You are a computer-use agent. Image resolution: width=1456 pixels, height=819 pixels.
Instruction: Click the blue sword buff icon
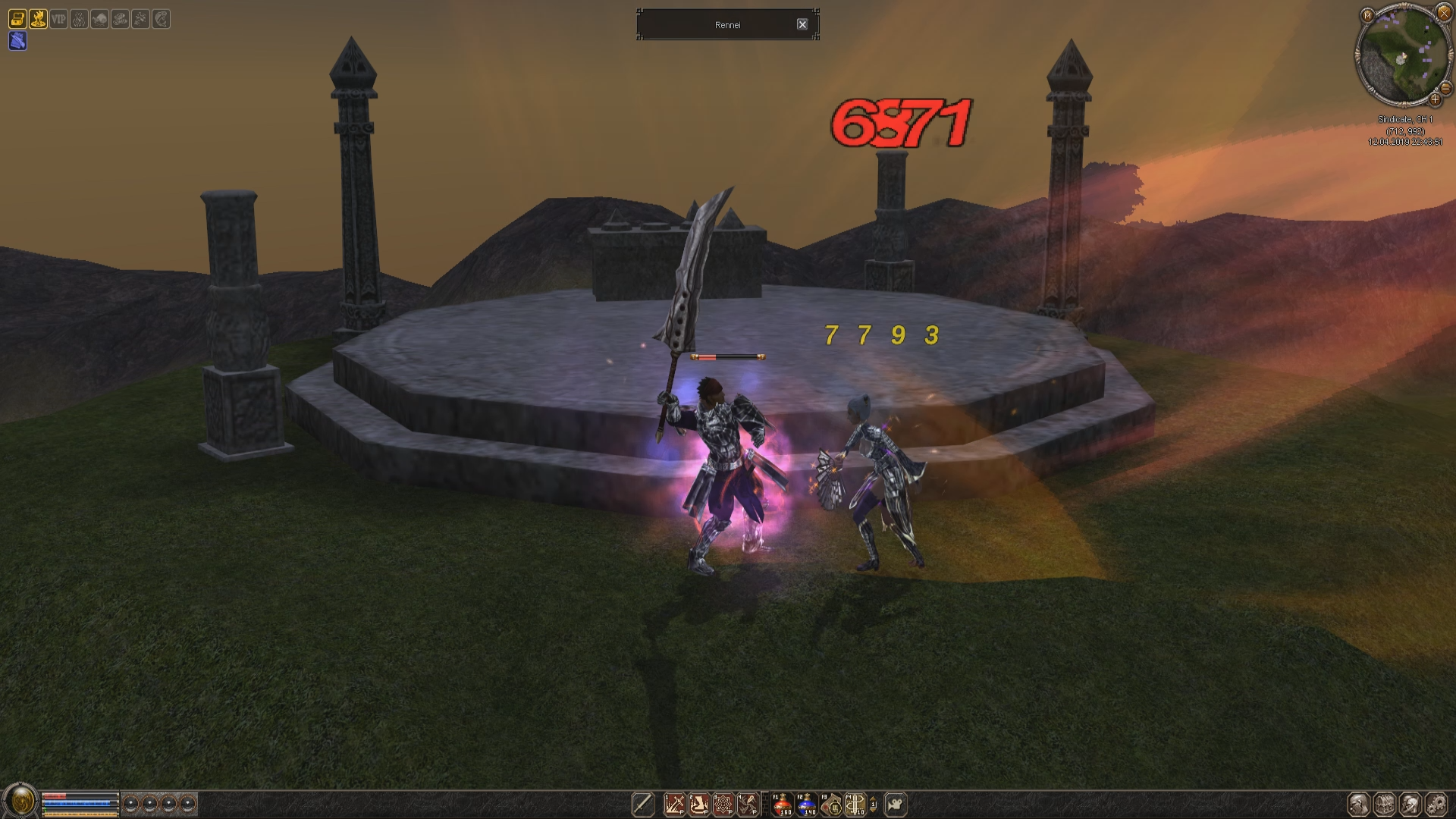[x=17, y=41]
